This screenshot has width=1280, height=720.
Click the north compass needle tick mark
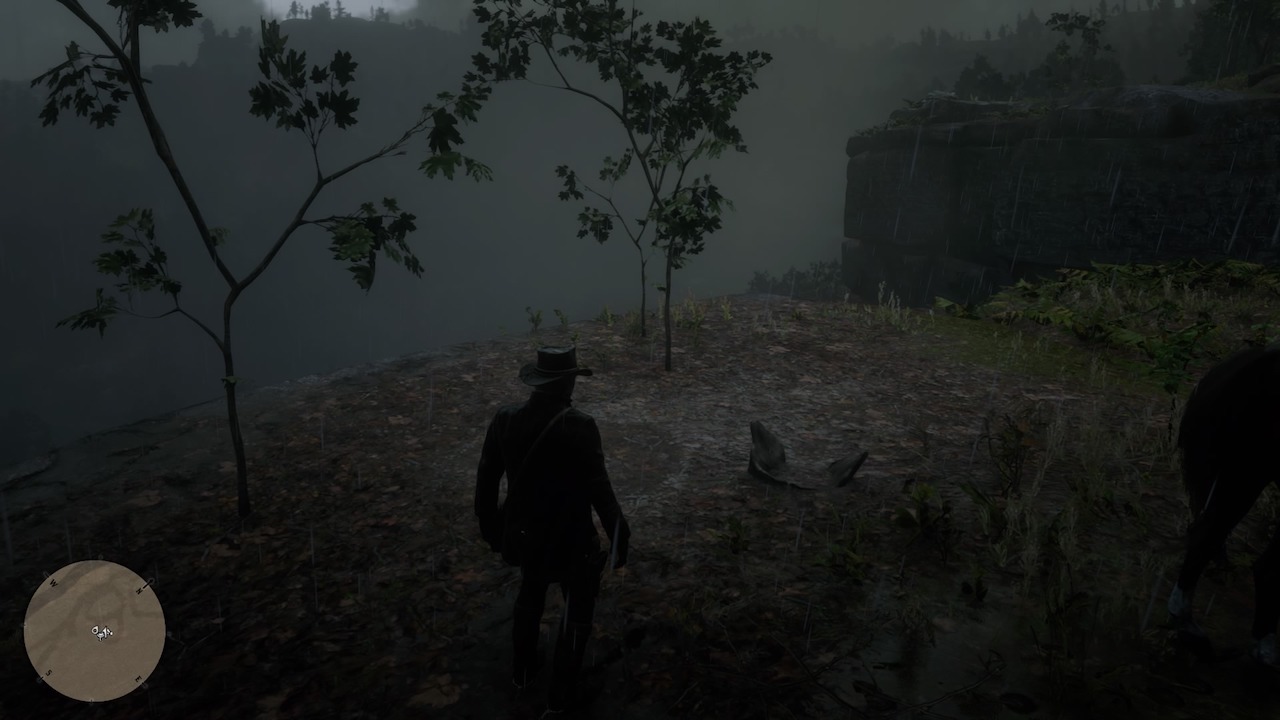pos(149,581)
